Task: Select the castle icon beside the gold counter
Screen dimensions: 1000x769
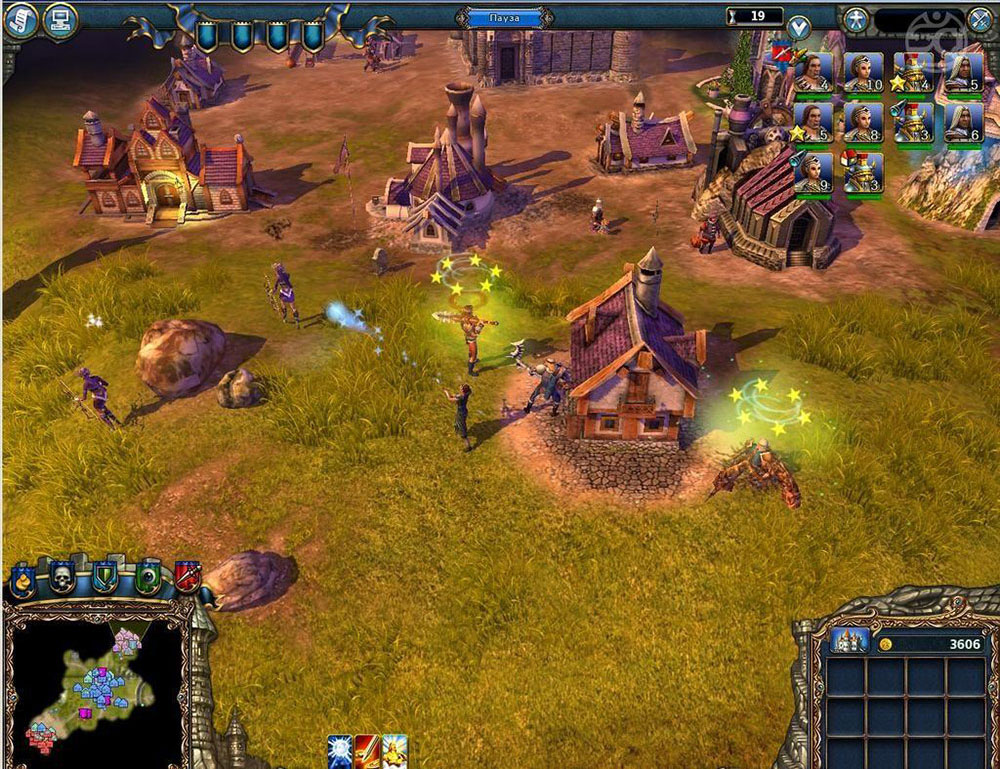Action: point(848,643)
